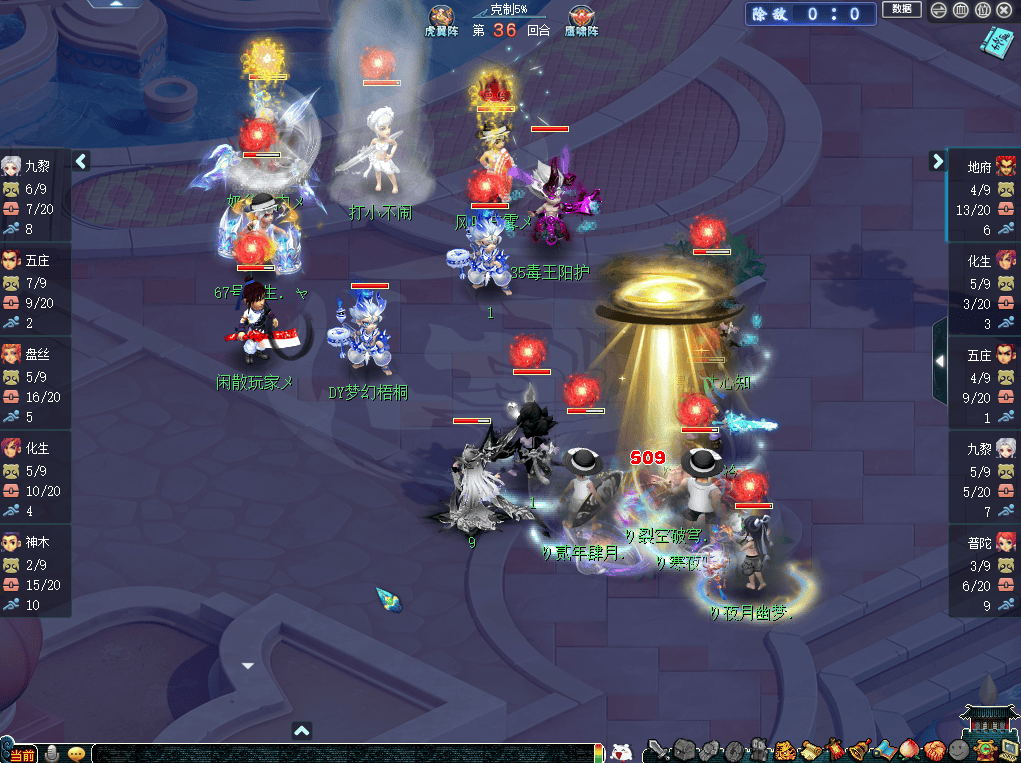Open the chat bubble emoticon button
This screenshot has height=763, width=1021.
(x=76, y=753)
